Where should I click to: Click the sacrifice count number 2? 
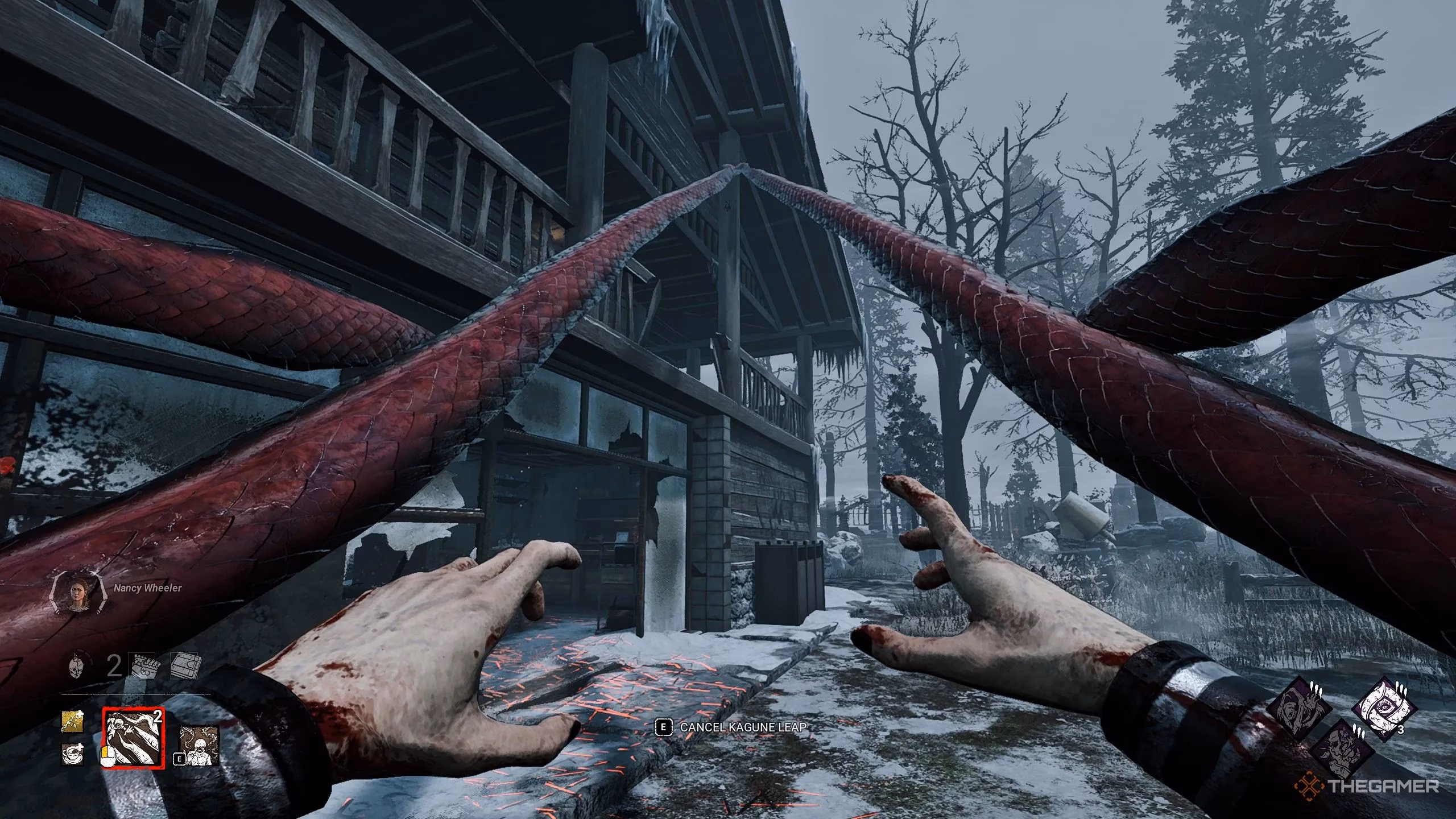114,666
